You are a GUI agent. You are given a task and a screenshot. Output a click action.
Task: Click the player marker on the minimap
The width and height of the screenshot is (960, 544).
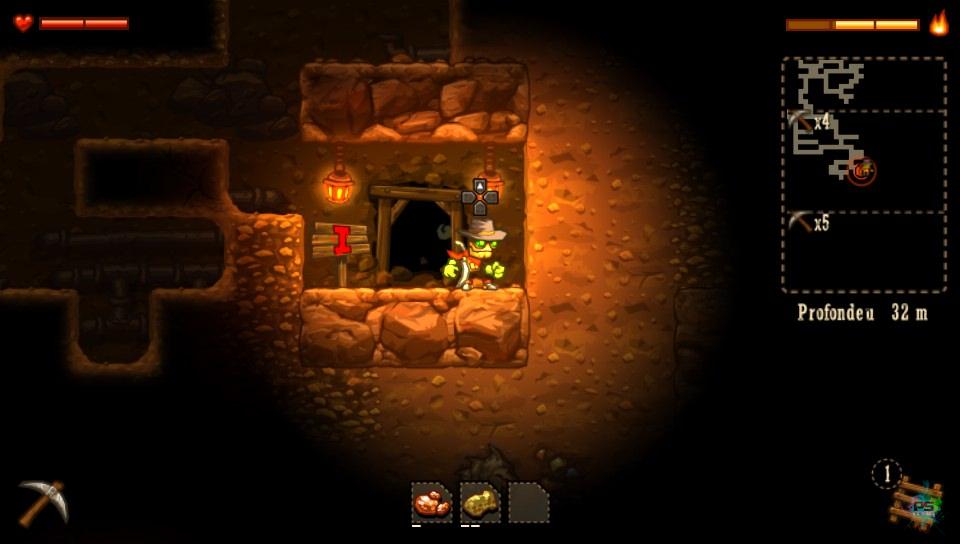point(861,172)
